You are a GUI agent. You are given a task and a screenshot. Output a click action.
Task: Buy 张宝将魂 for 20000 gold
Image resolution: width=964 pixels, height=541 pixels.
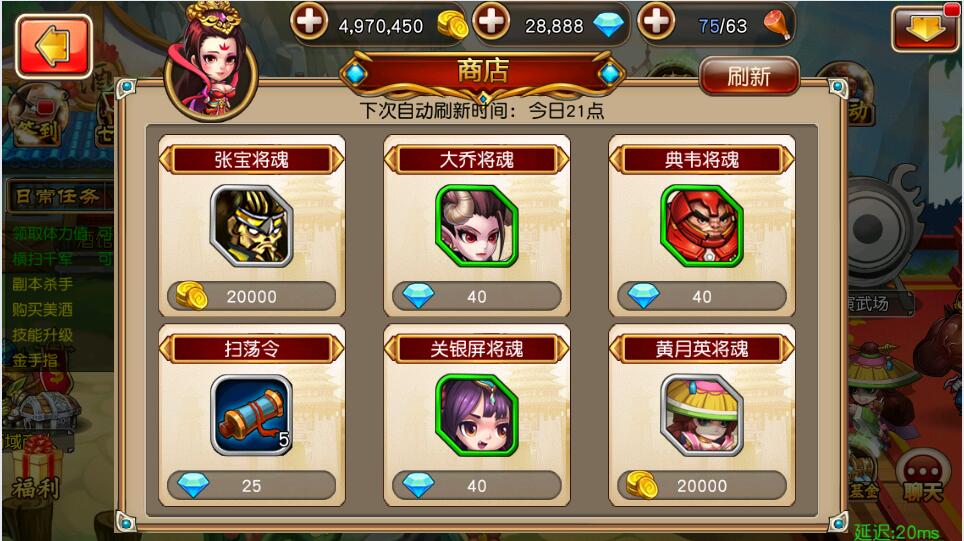tap(252, 296)
